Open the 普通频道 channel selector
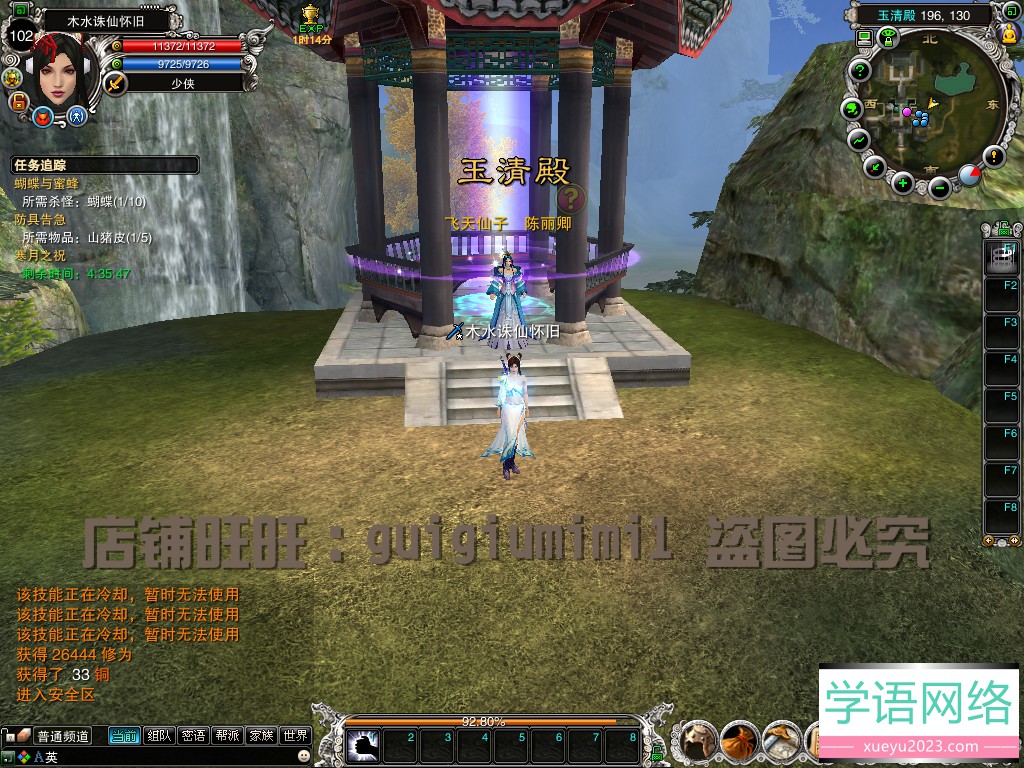Screen dimensions: 1024x768 coord(62,736)
